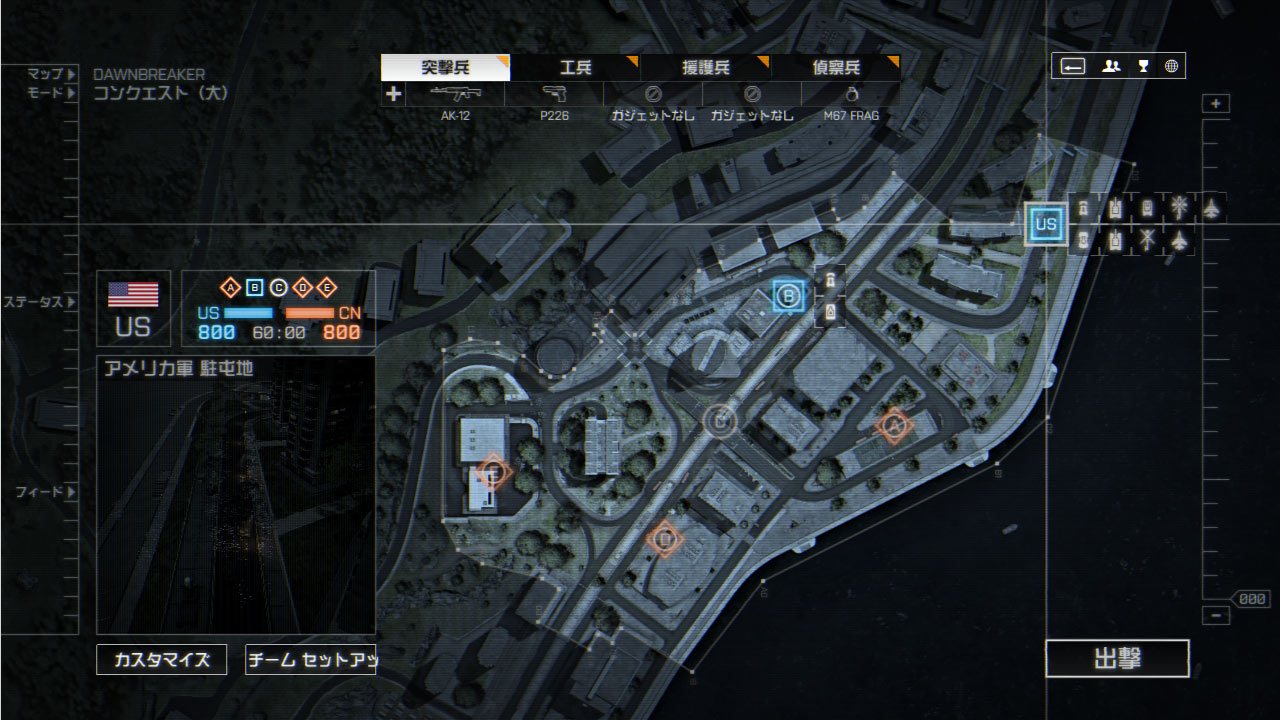Deploy with the 出撃 button
Screen dimensions: 1280x720
click(x=1117, y=659)
